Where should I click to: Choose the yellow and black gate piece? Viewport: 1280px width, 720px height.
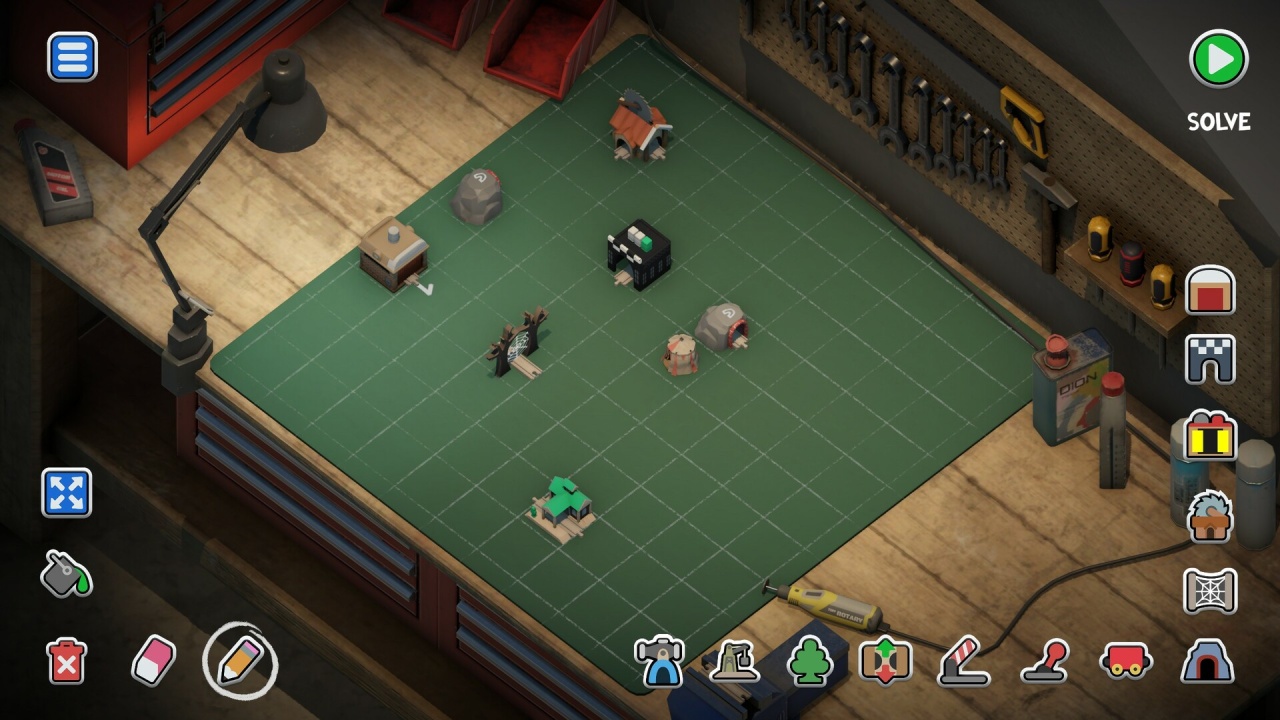pos(1210,437)
